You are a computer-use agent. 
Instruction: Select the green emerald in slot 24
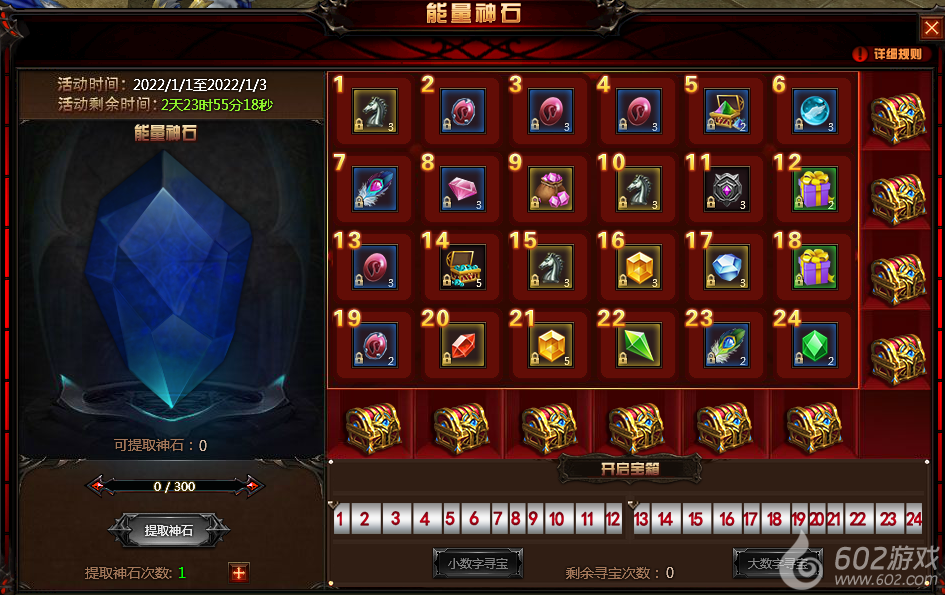click(x=815, y=344)
